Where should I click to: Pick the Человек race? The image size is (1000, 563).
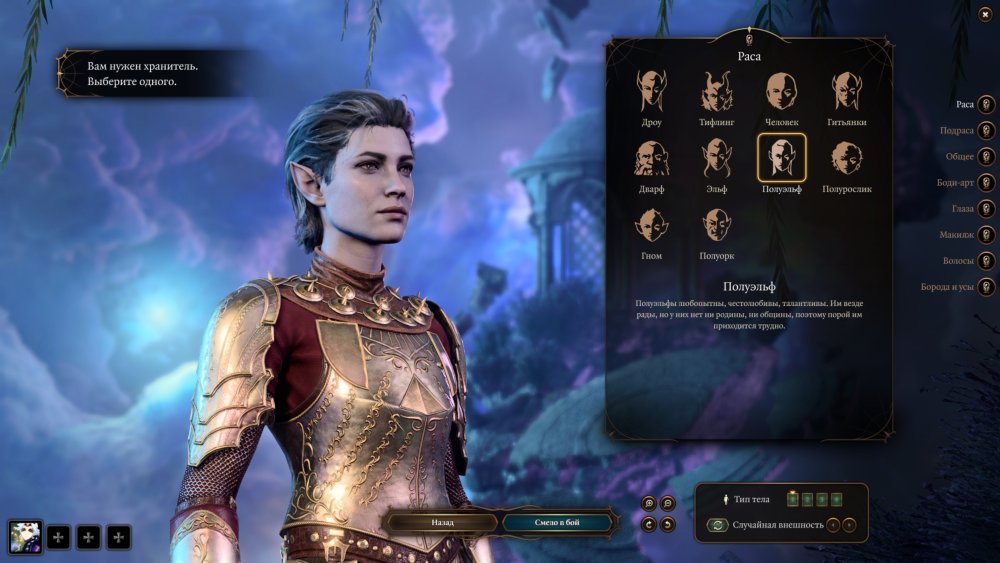[x=782, y=92]
